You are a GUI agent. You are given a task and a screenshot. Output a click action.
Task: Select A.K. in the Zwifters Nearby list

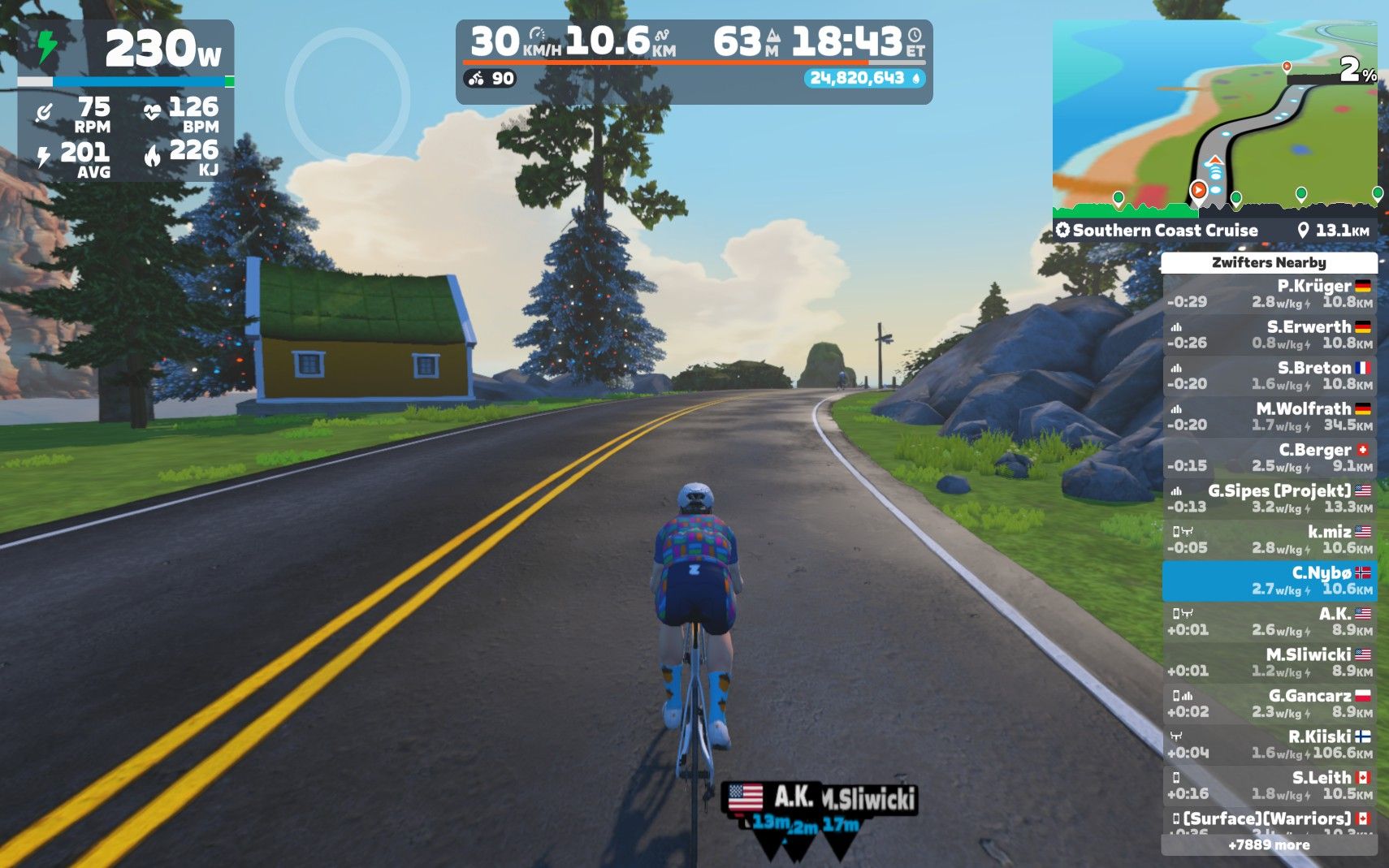[x=1269, y=621]
